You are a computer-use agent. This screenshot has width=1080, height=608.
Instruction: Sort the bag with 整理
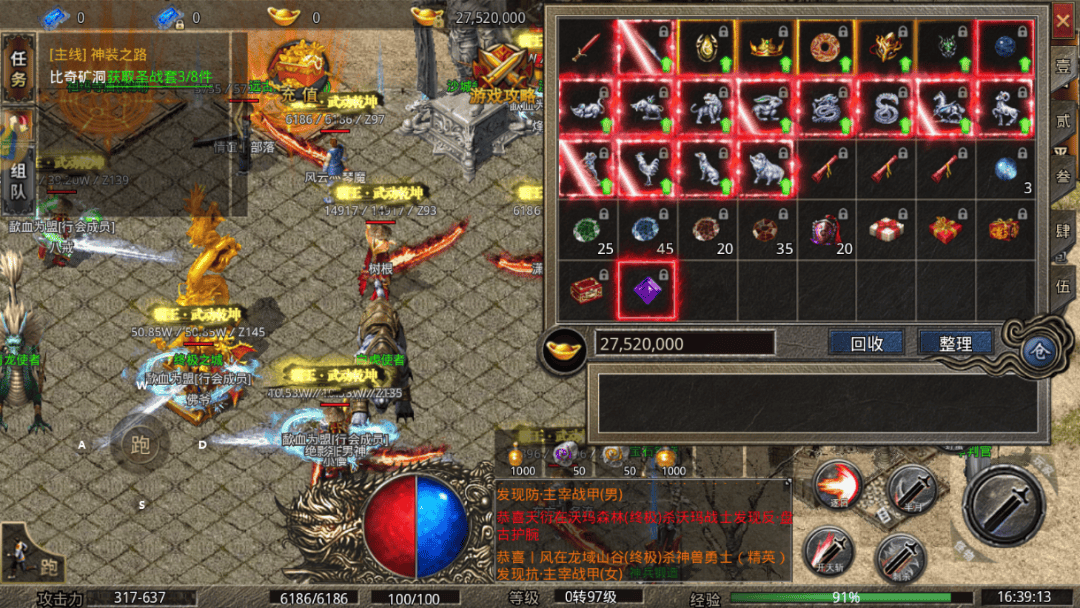(x=955, y=343)
